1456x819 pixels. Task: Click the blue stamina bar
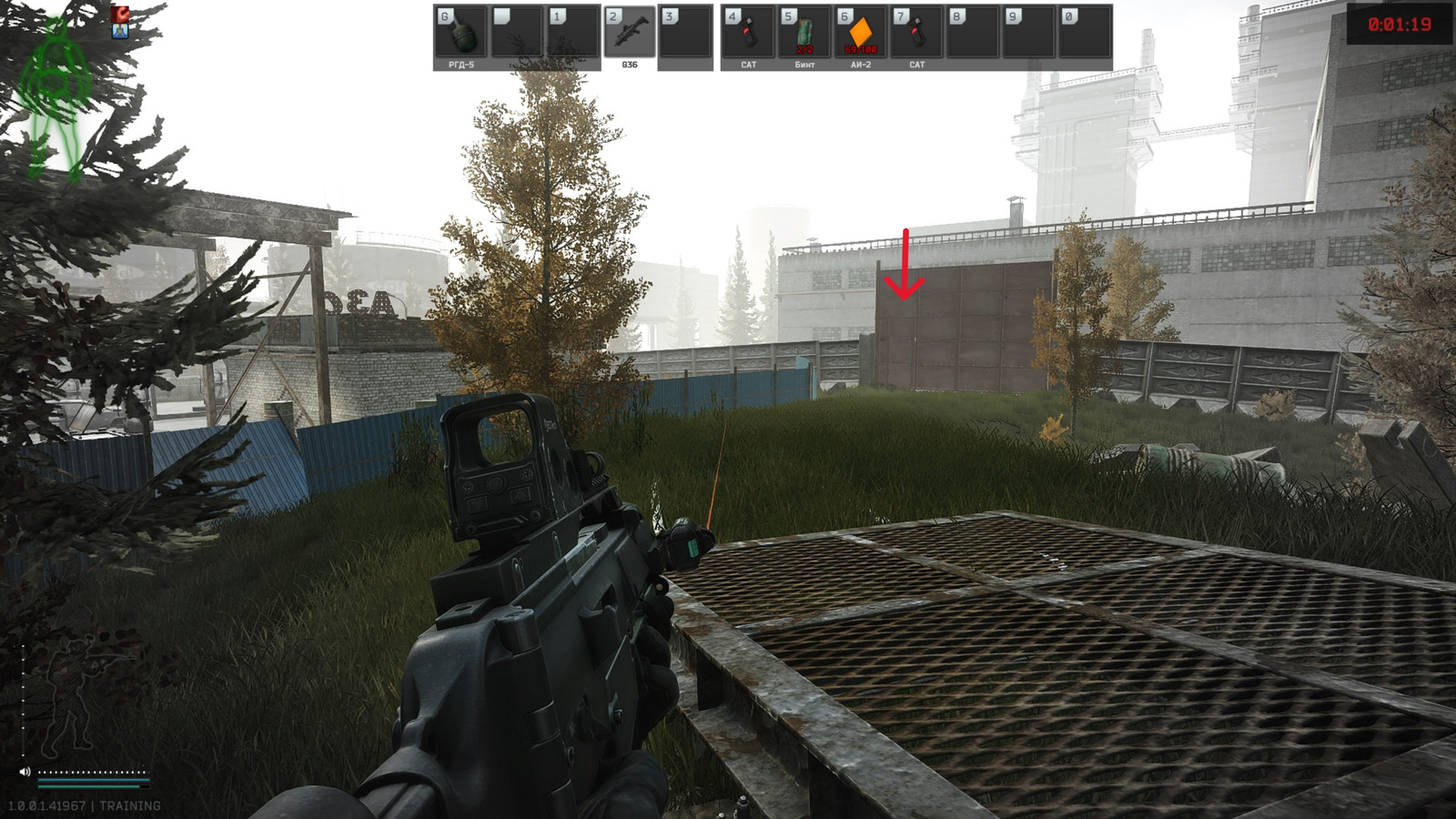tap(94, 779)
